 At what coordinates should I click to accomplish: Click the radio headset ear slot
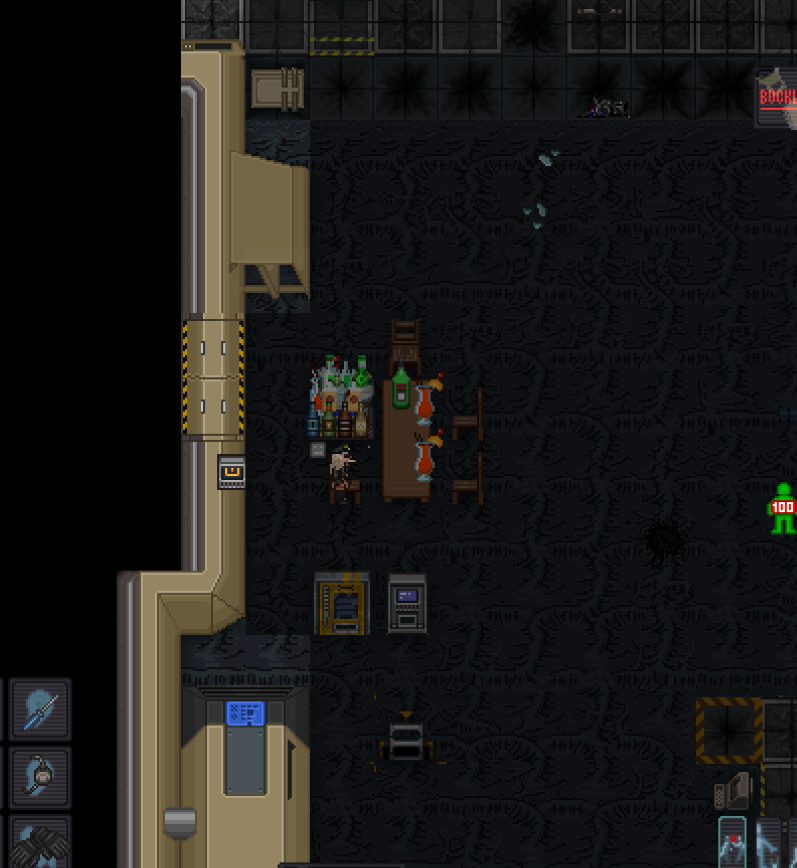pyautogui.click(x=41, y=776)
